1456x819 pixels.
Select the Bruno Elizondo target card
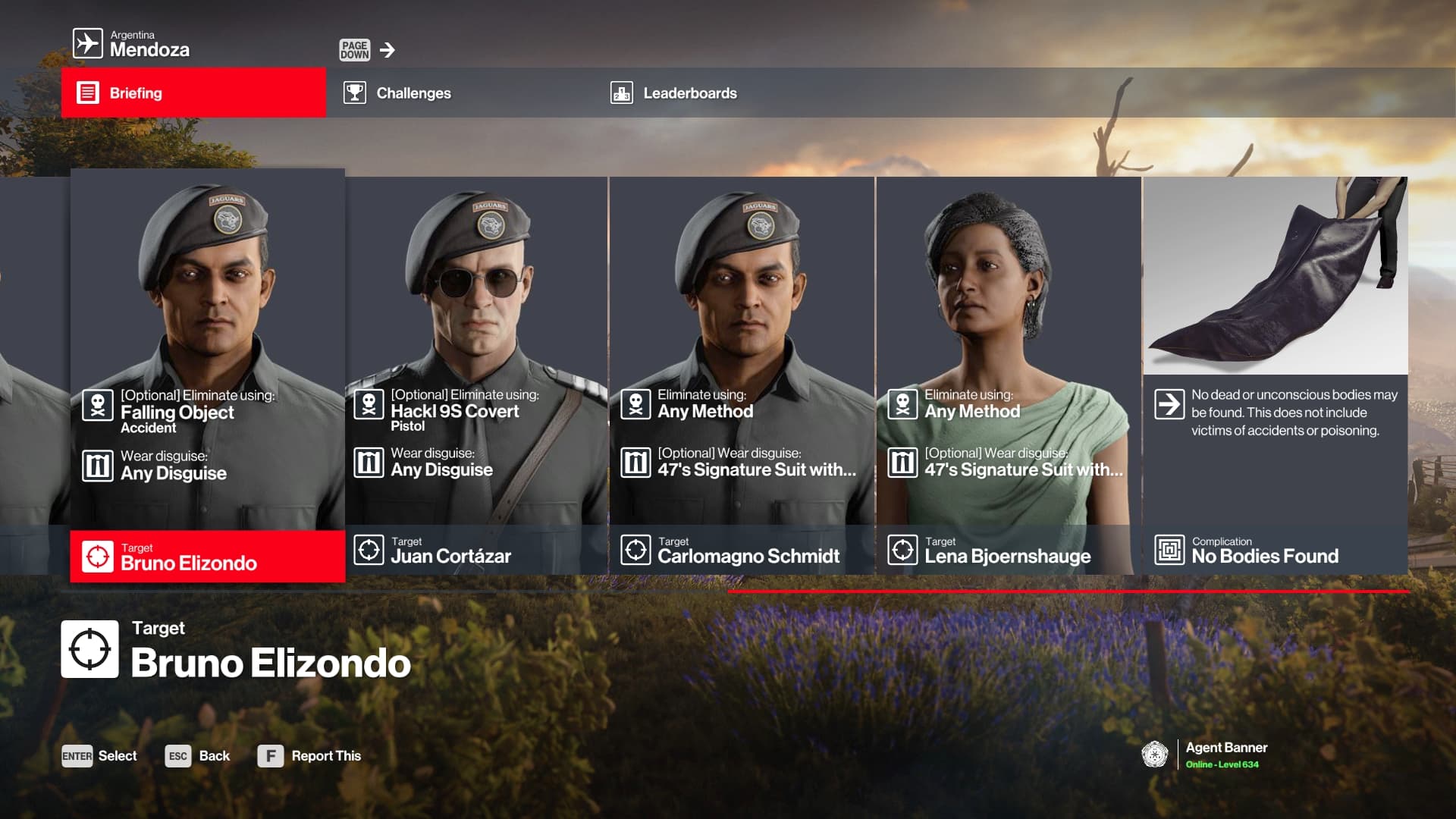pos(207,375)
